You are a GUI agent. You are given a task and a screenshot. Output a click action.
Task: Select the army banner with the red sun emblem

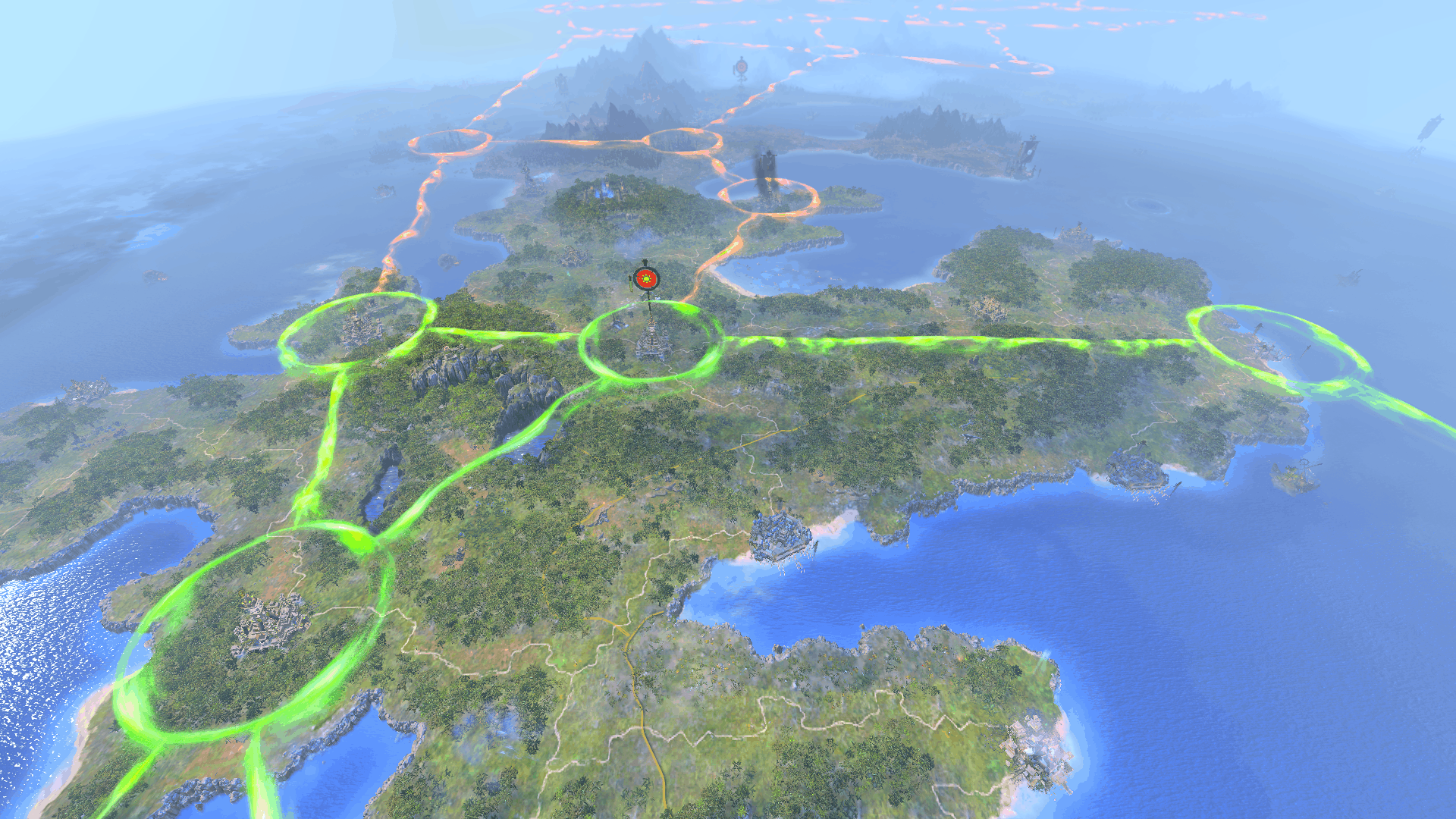645,279
